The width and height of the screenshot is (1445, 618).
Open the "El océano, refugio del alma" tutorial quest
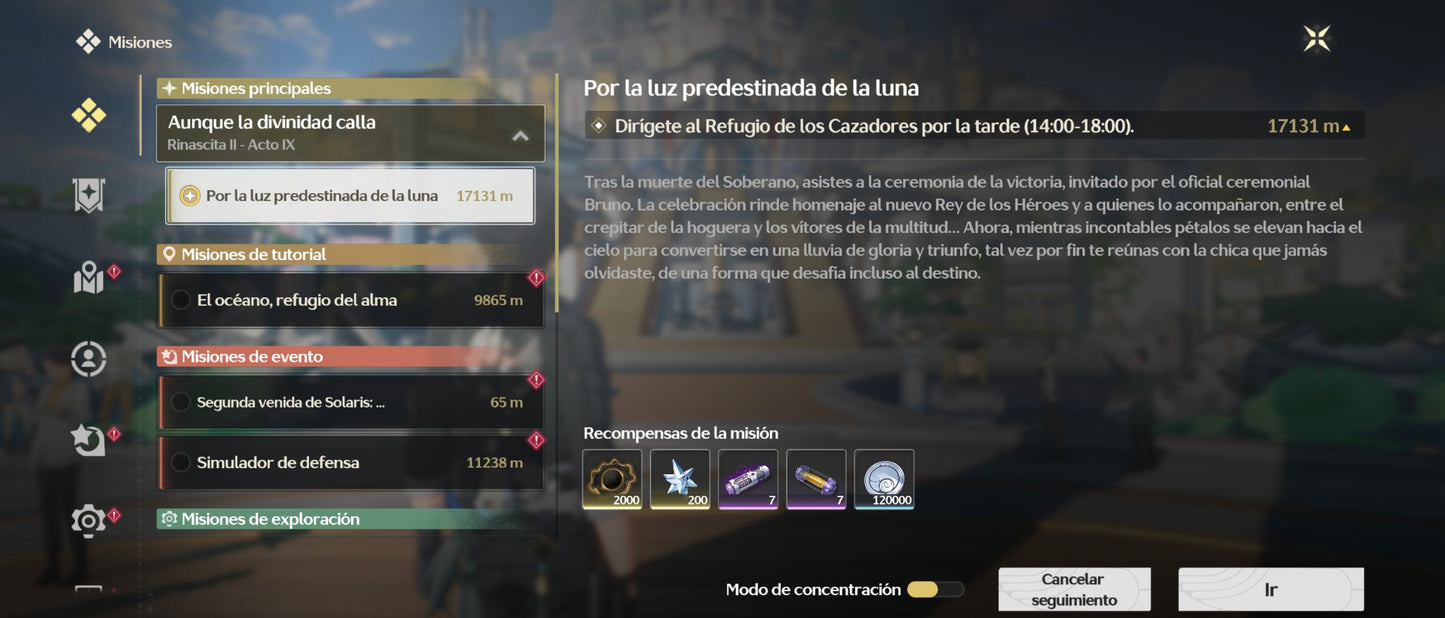tap(350, 300)
